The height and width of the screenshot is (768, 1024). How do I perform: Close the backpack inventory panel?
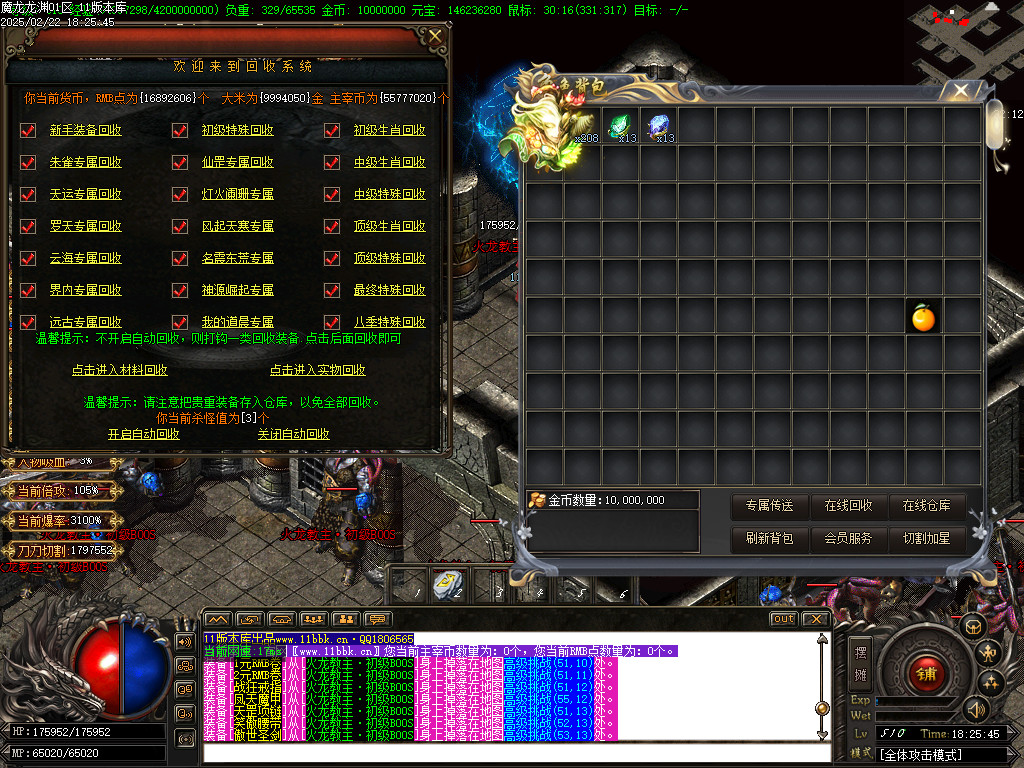[x=961, y=91]
